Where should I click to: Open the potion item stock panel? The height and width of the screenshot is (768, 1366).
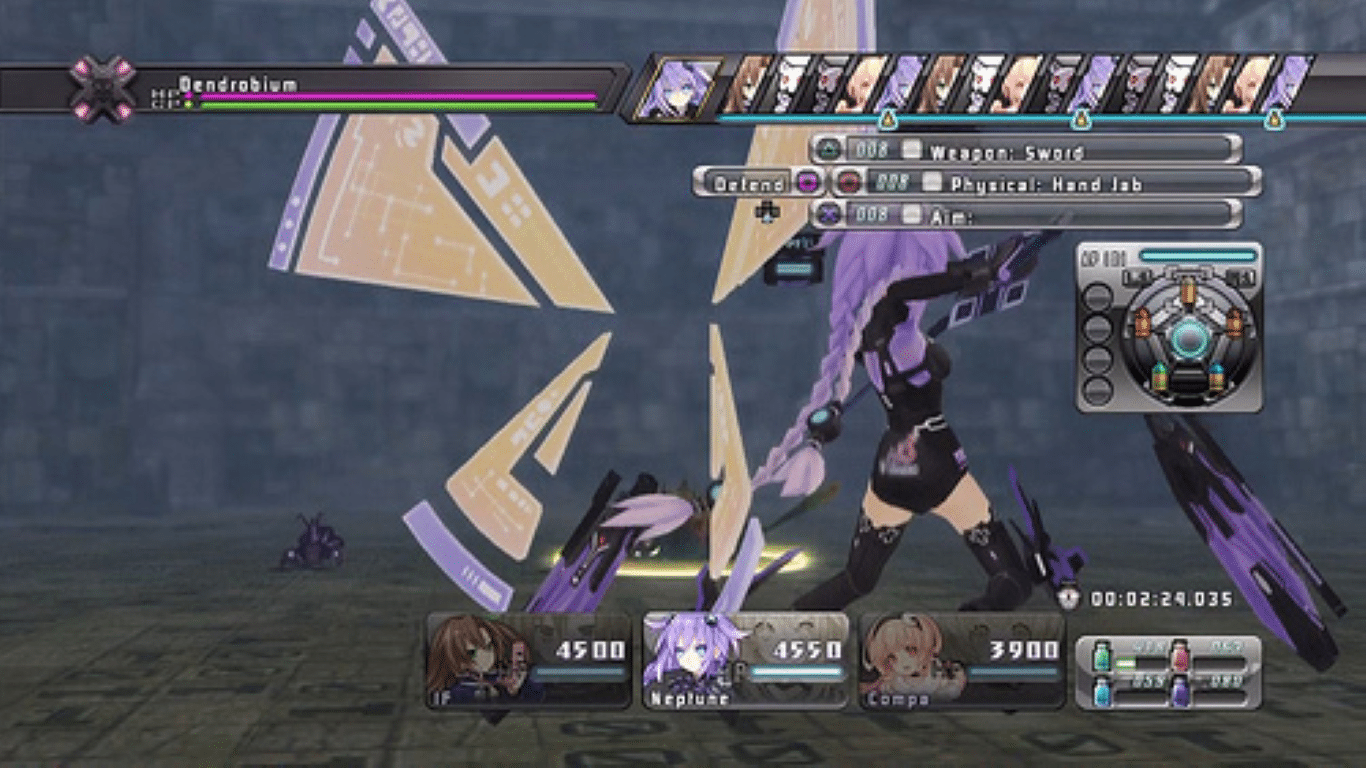(1168, 672)
